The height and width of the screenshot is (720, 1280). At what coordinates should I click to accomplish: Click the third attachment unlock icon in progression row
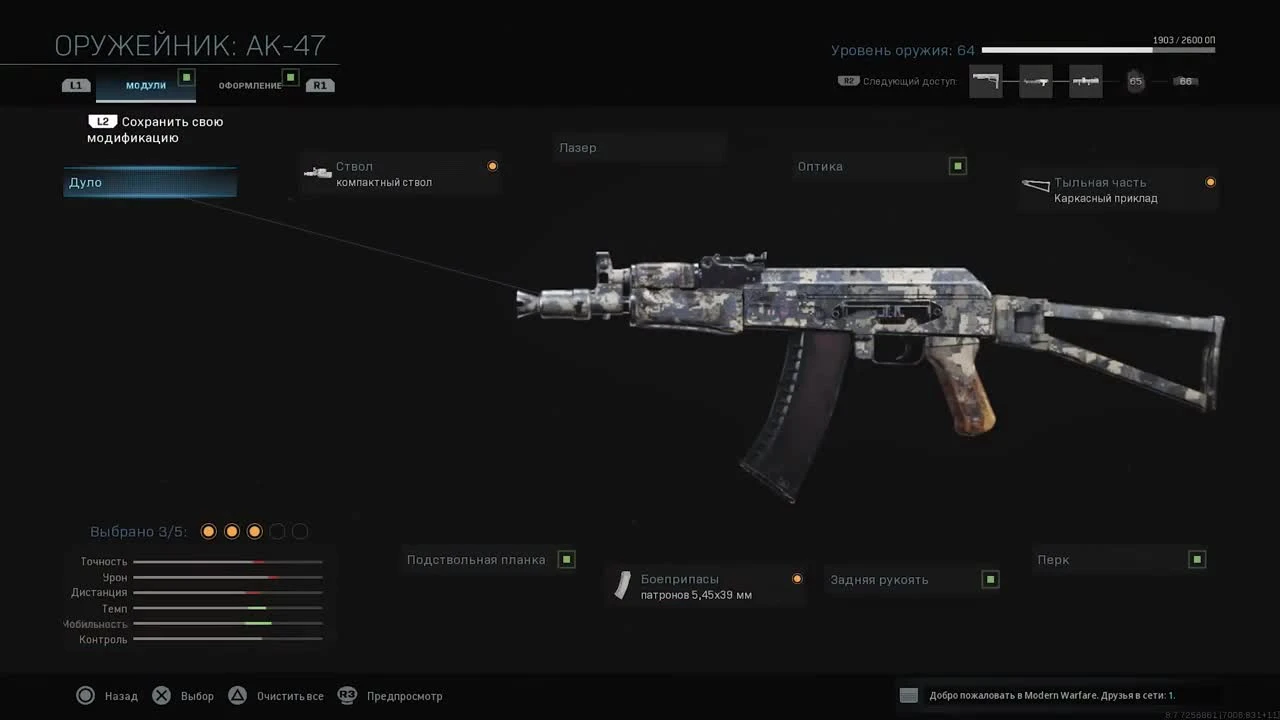[1085, 81]
